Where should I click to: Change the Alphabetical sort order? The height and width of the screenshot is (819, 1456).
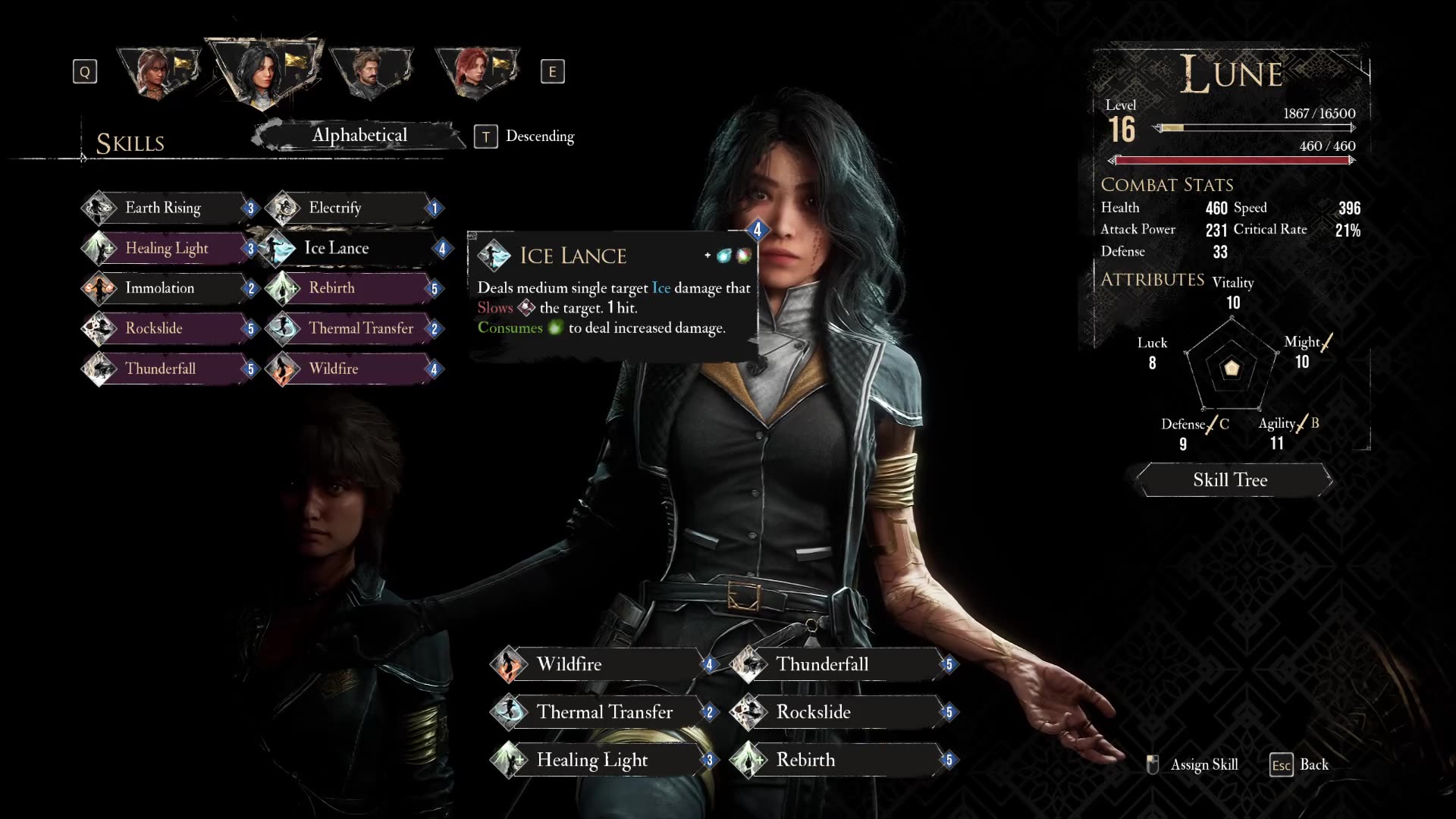point(359,136)
